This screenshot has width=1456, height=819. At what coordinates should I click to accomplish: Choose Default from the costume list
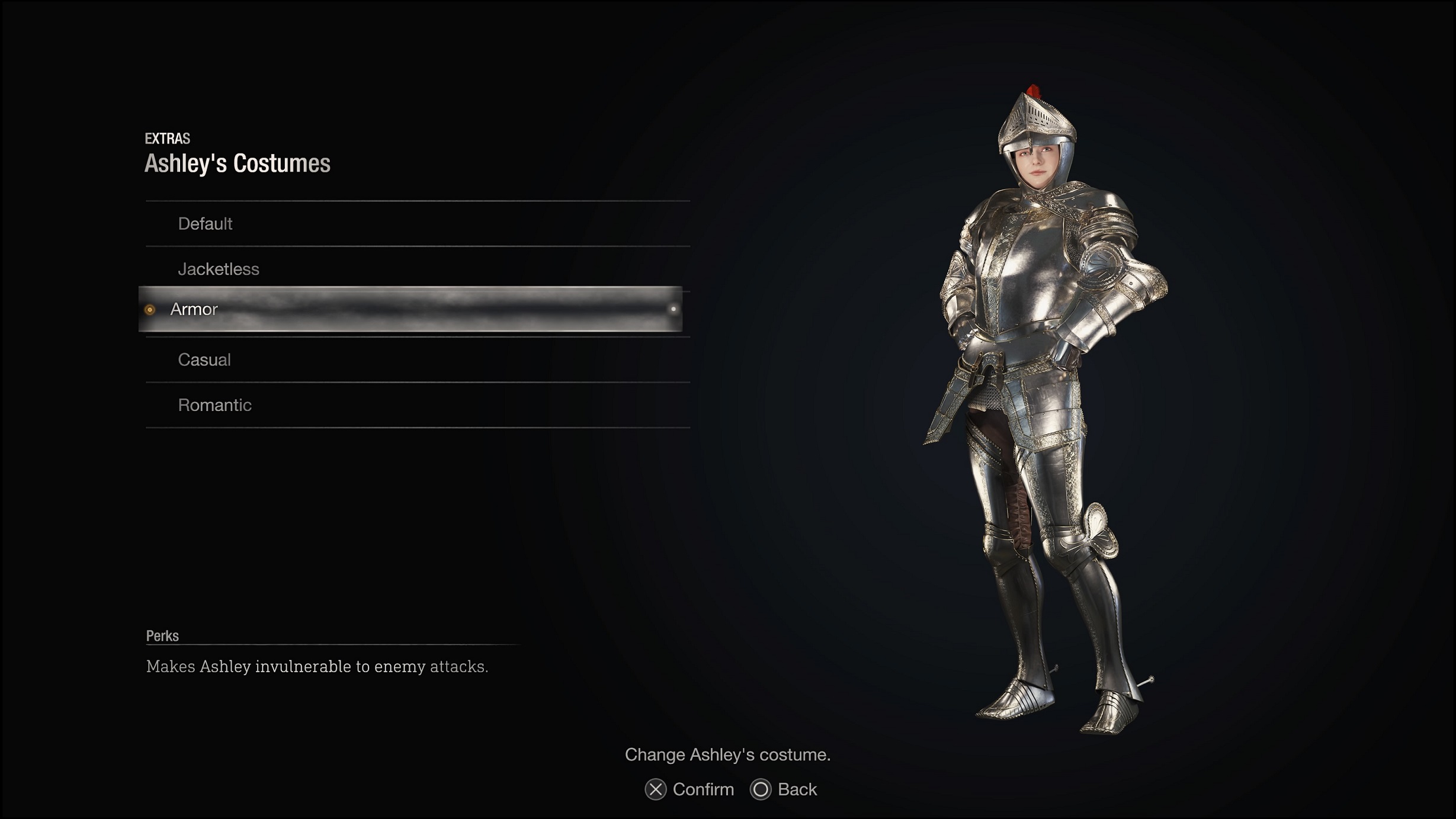205,223
